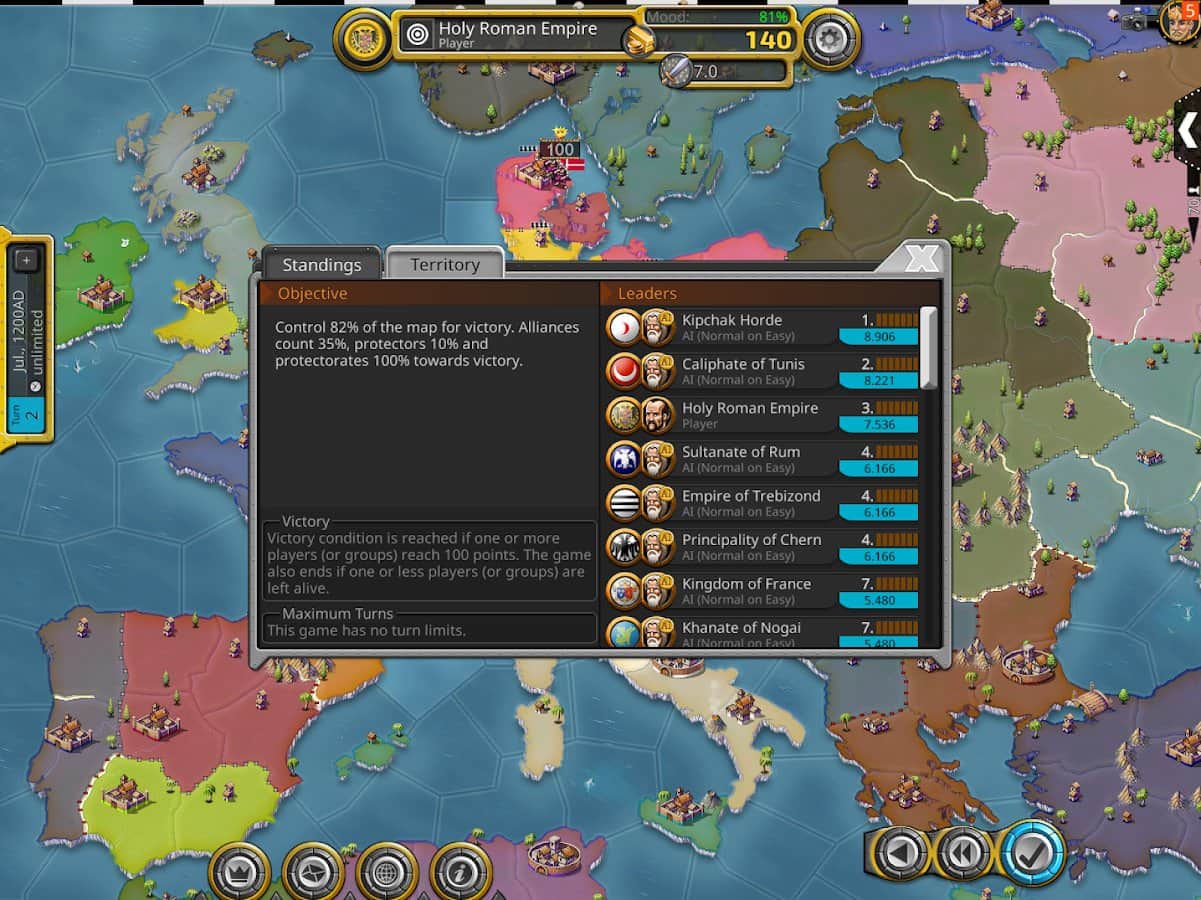This screenshot has width=1201, height=900.
Task: Select the Kingdom of France entry
Action: [762, 592]
